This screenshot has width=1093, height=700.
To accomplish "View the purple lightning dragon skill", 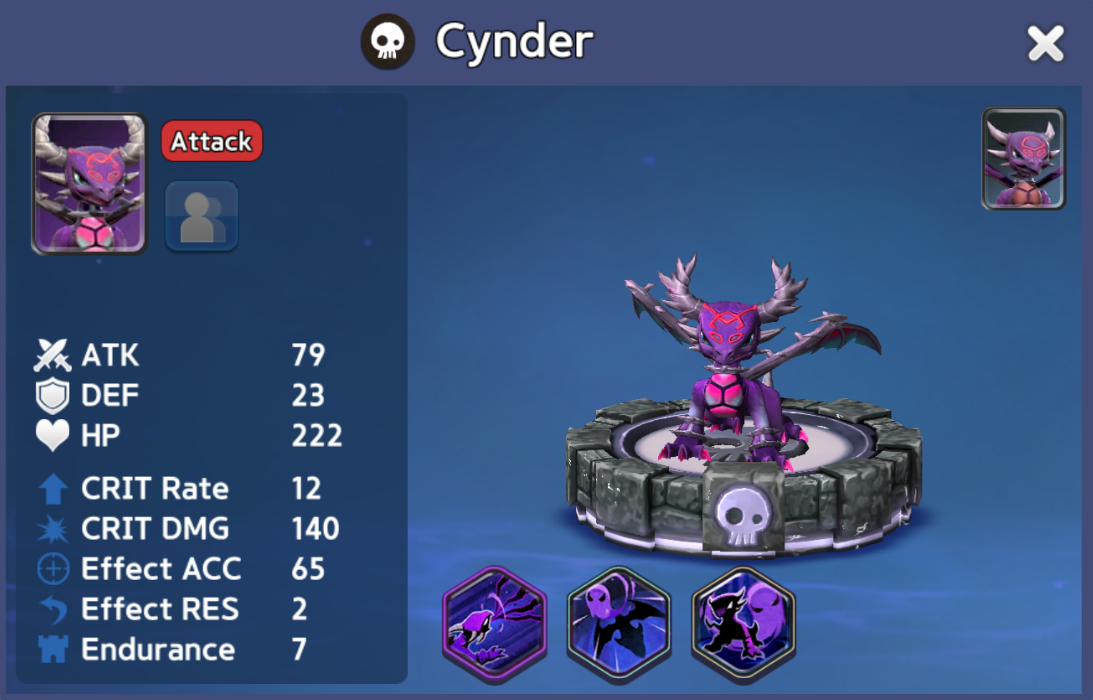I will click(x=495, y=620).
